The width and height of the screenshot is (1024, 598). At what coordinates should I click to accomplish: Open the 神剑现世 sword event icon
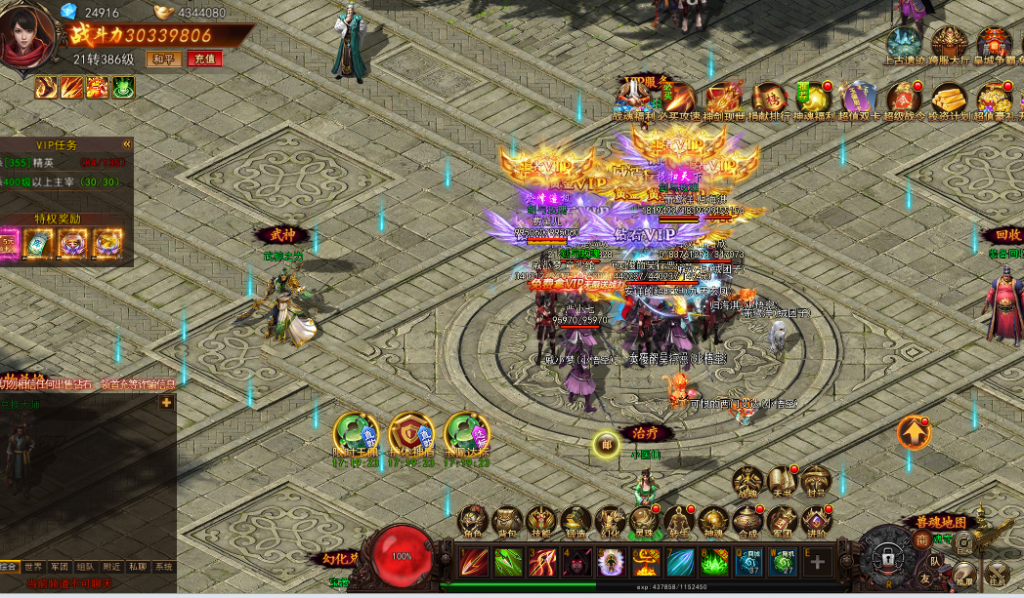(723, 100)
